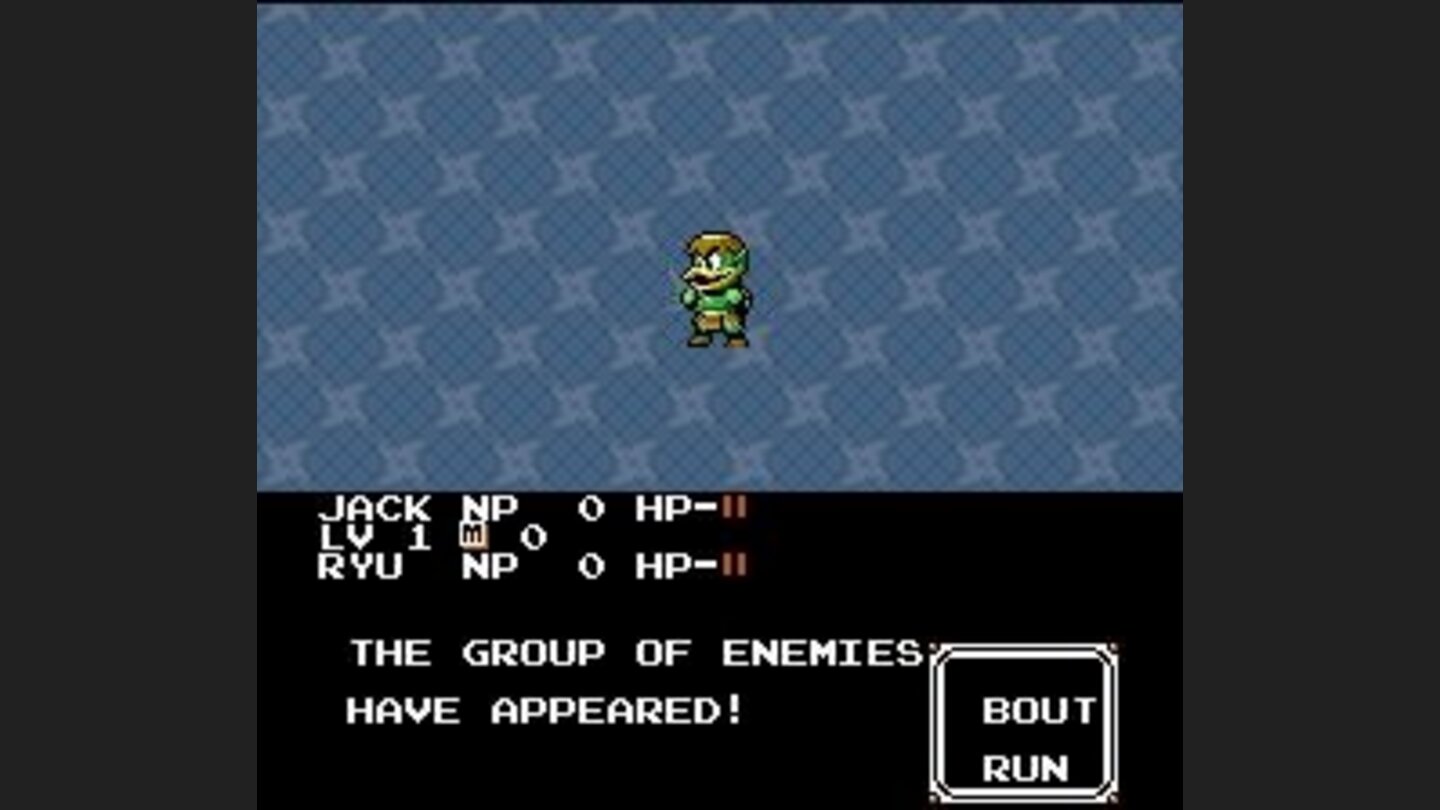Click the battle command menu box border

tap(1025, 645)
